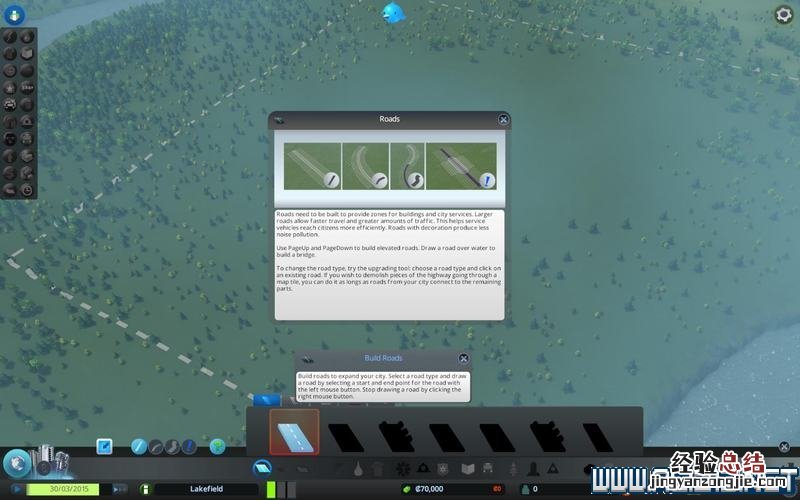Activate the road upgrade tool
Screen dimensions: 800x500
[x=188, y=446]
